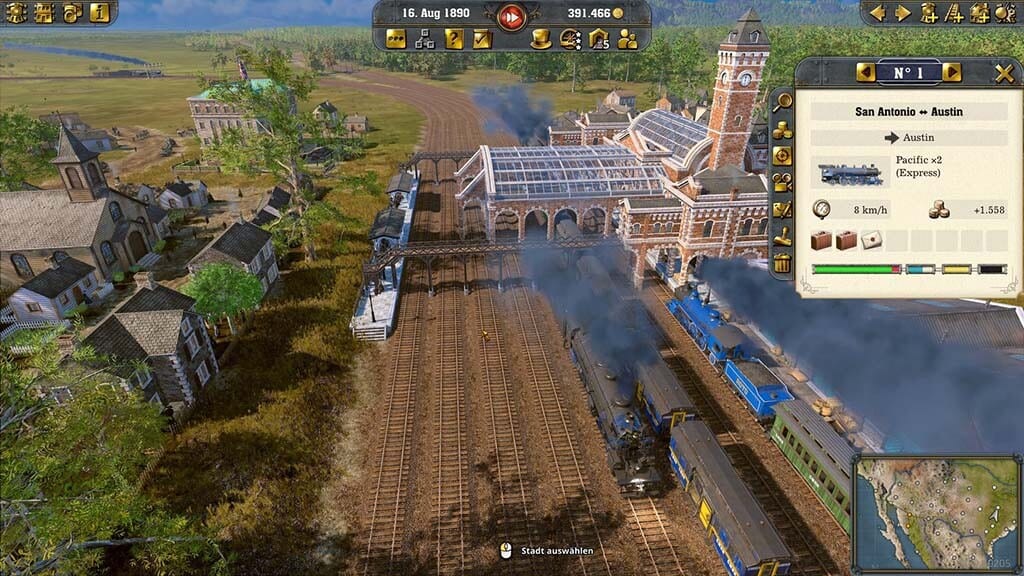Click the minimap of North America
Screen dimensions: 1024x576
pyautogui.click(x=935, y=512)
